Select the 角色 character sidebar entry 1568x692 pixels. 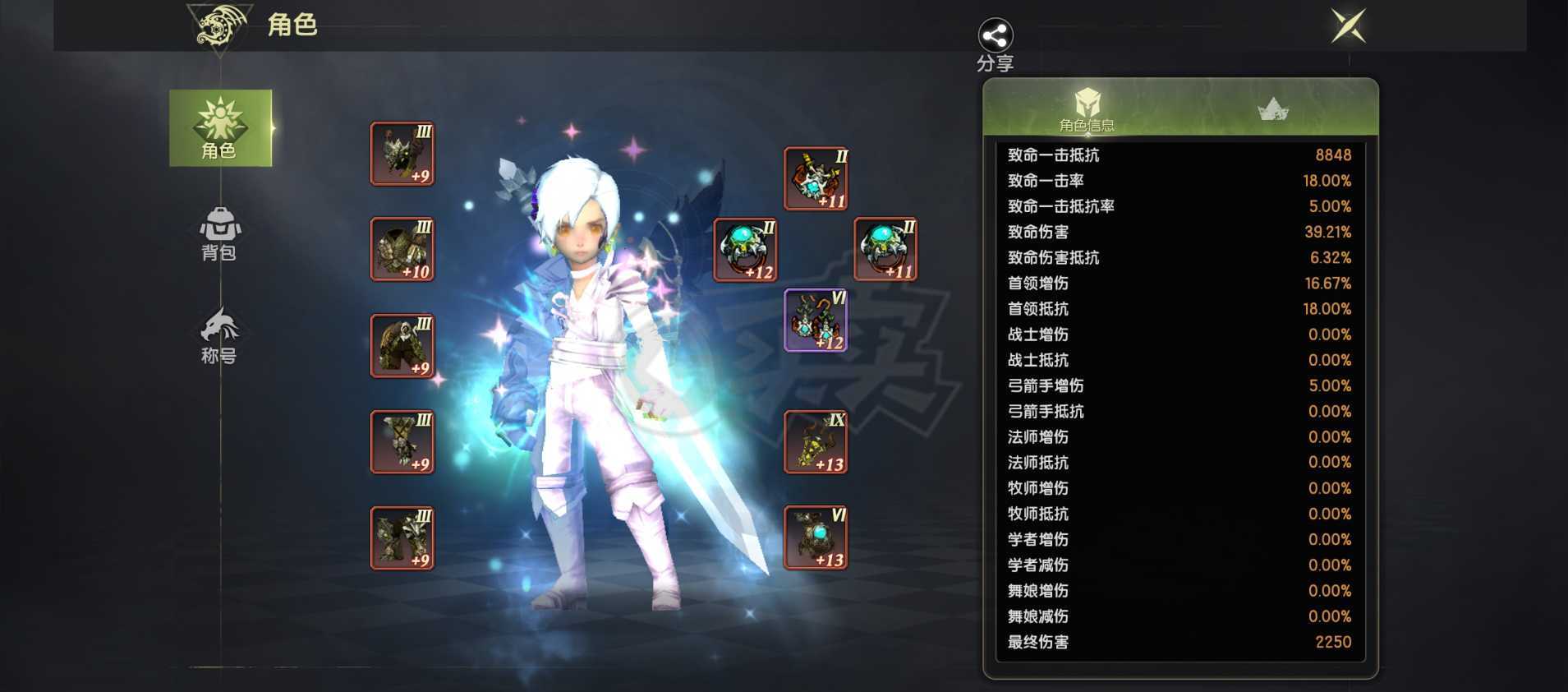tap(218, 128)
